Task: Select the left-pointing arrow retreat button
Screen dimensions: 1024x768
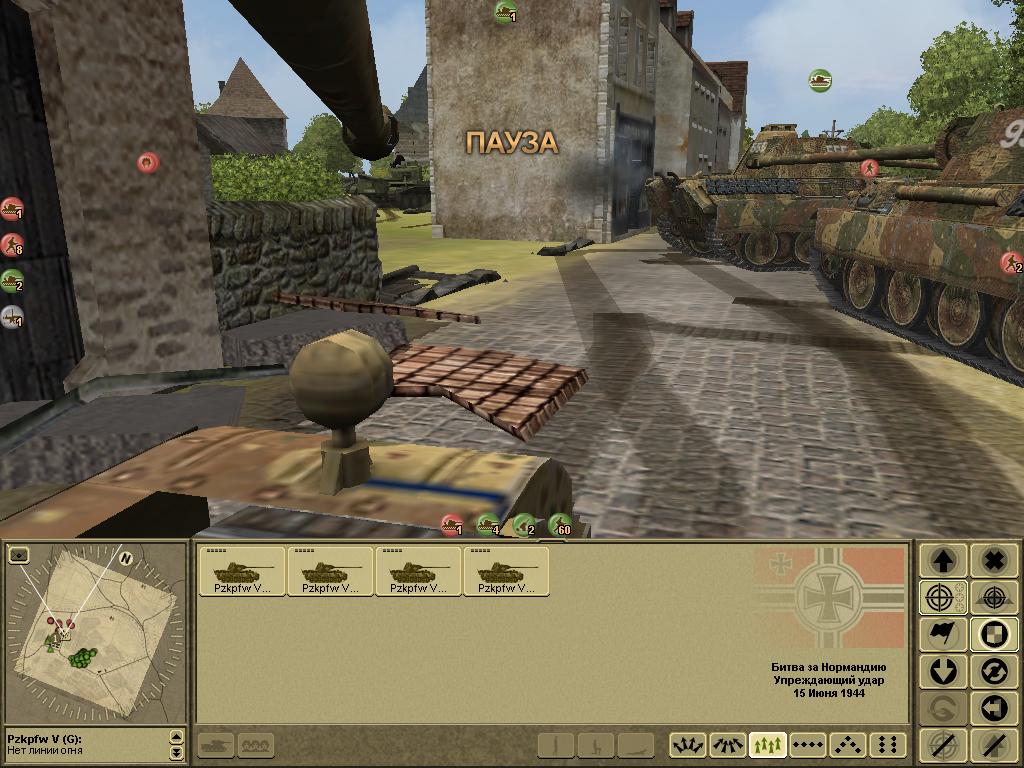Action: click(x=993, y=708)
